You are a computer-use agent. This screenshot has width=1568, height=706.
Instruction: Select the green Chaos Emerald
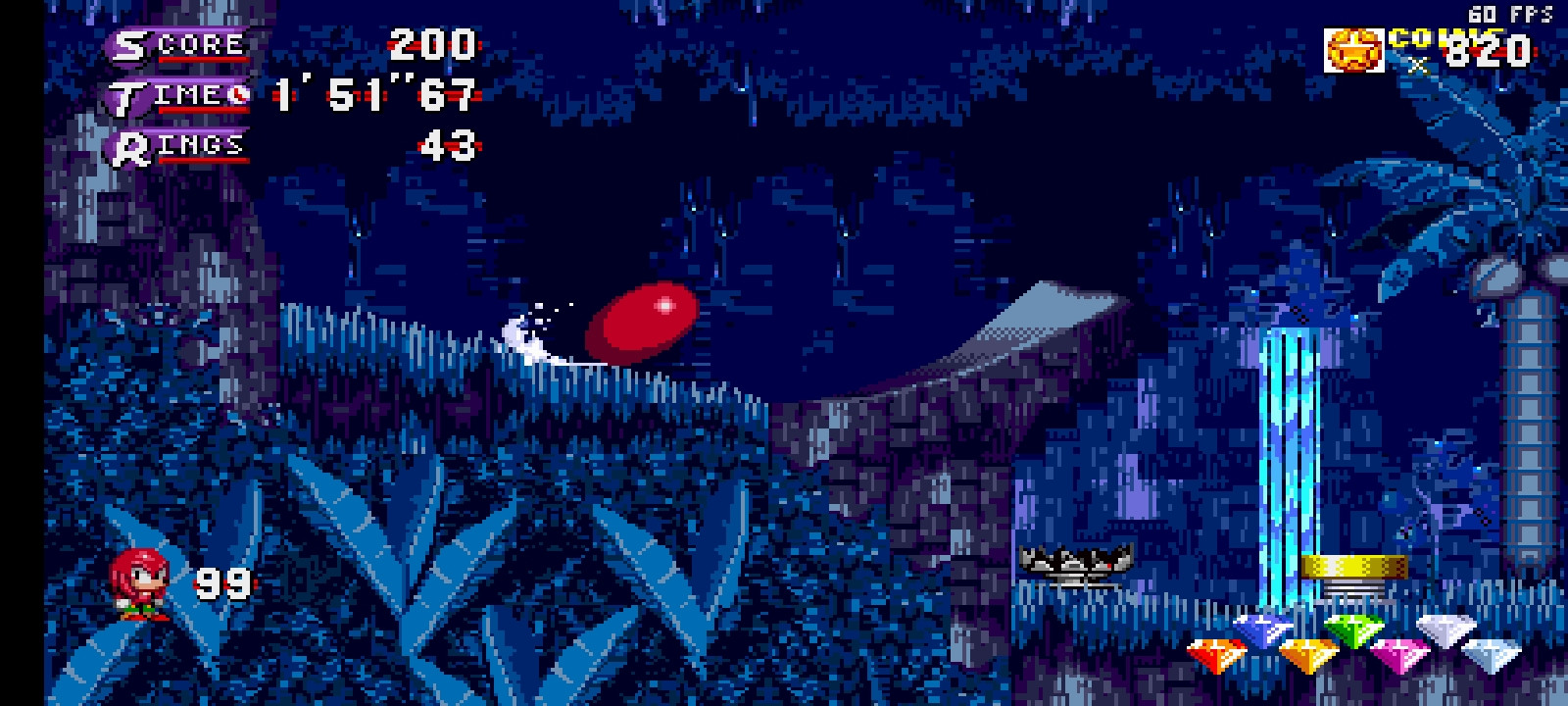pyautogui.click(x=1354, y=629)
